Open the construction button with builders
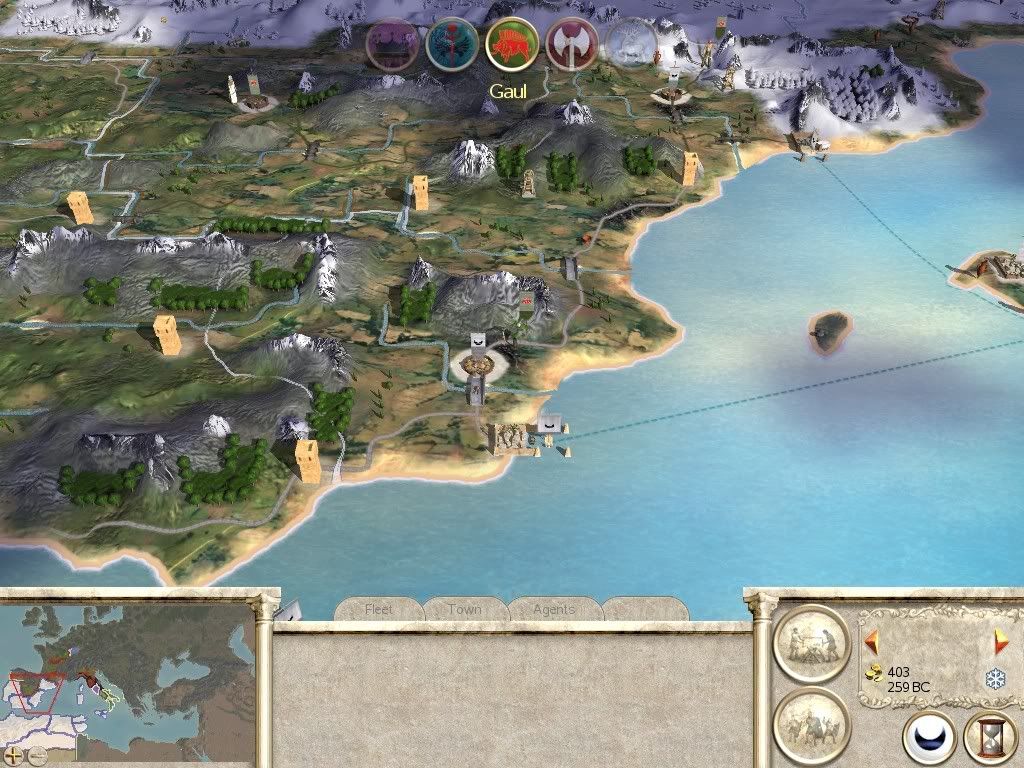This screenshot has height=768, width=1024. tap(811, 643)
